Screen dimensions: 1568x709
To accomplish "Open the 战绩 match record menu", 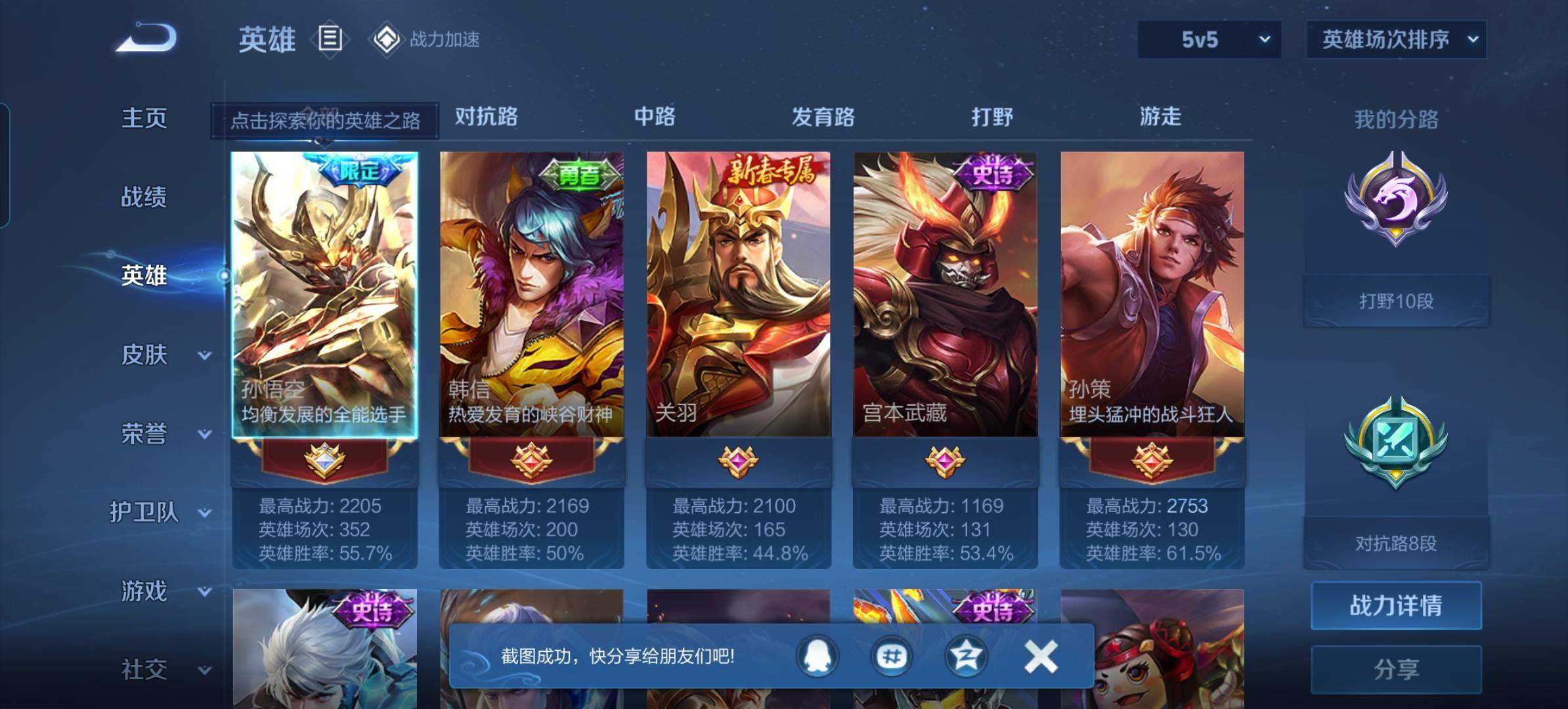I will [144, 197].
